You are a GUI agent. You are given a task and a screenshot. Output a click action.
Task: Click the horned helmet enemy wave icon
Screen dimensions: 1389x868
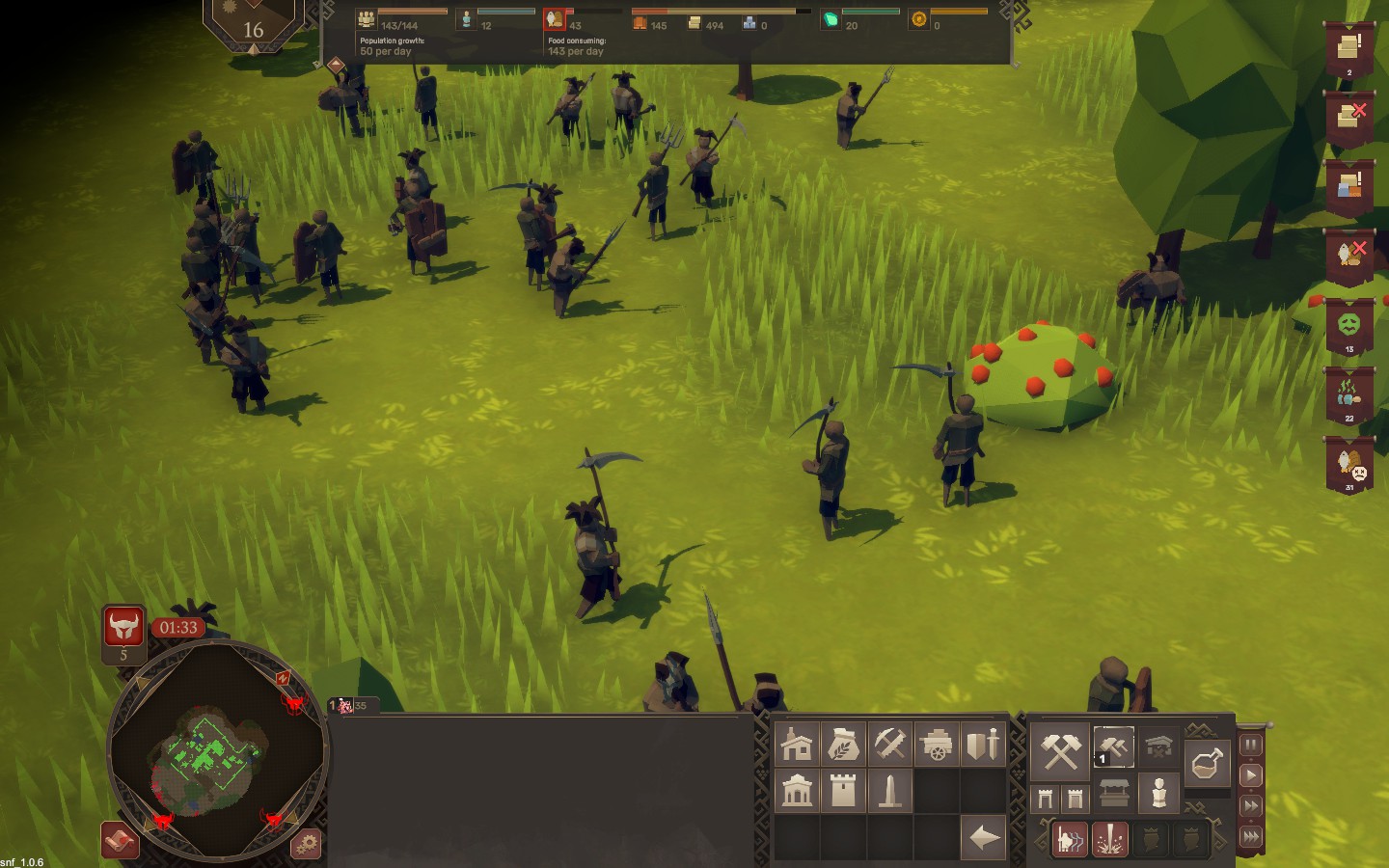[123, 628]
